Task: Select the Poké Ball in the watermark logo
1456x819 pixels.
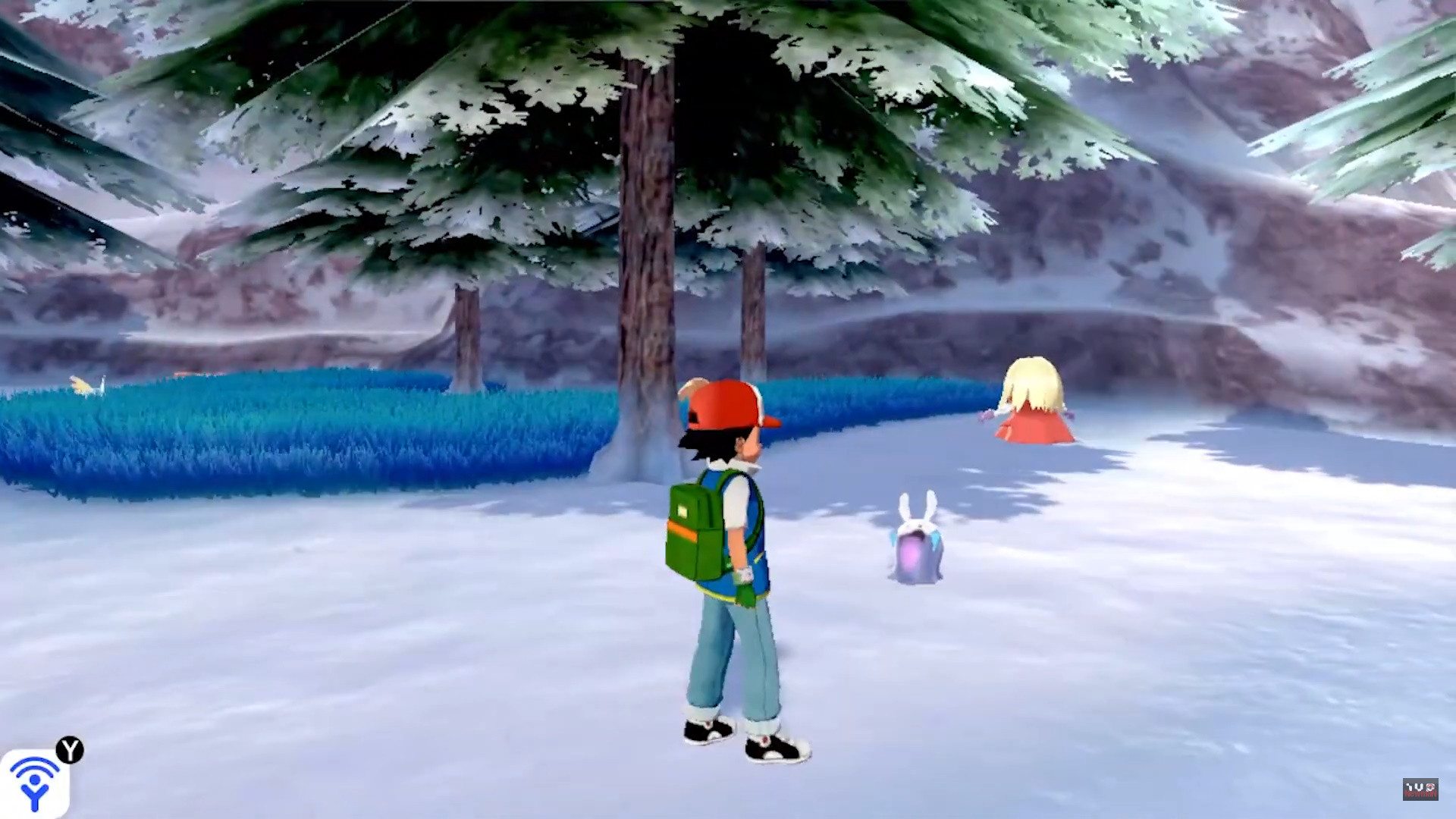Action: click(1430, 787)
